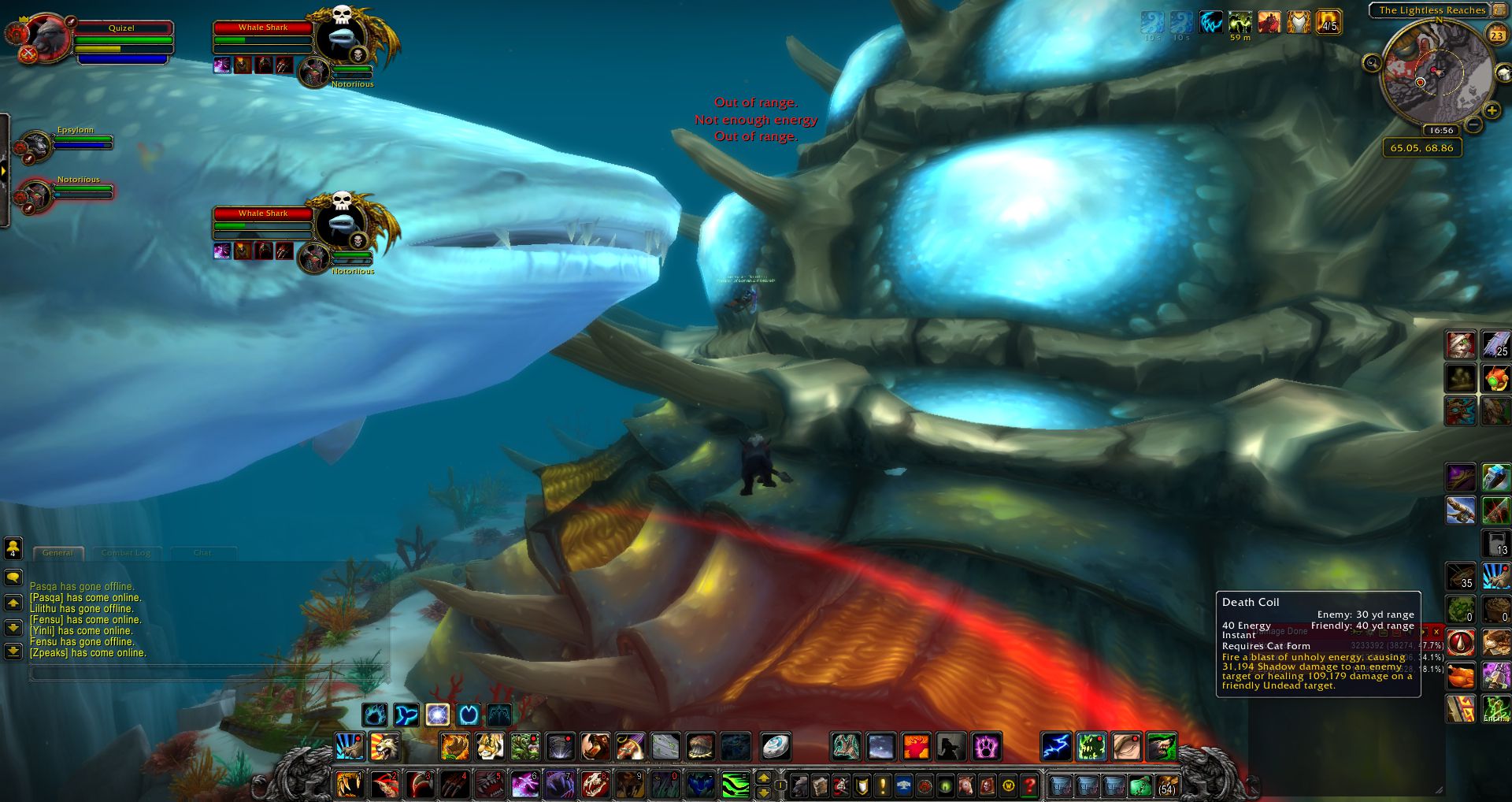Screen dimensions: 1512x802
Task: Open the red question mark help button
Action: point(1028,785)
